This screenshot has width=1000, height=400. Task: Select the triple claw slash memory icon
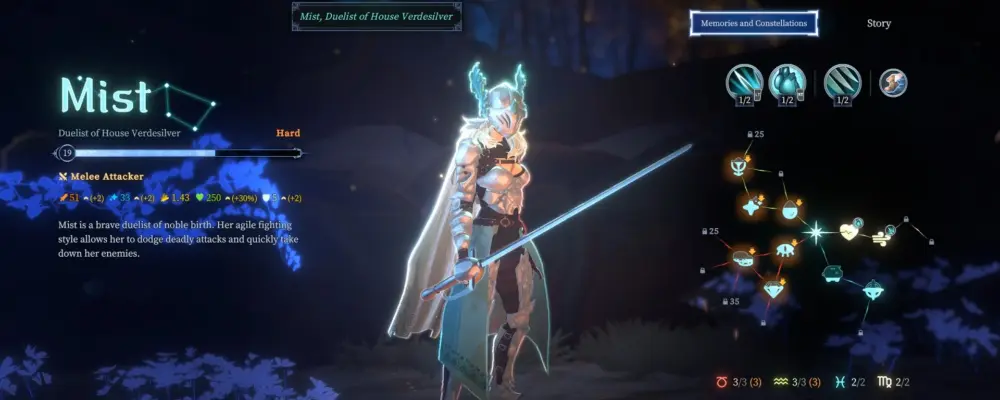(x=844, y=82)
